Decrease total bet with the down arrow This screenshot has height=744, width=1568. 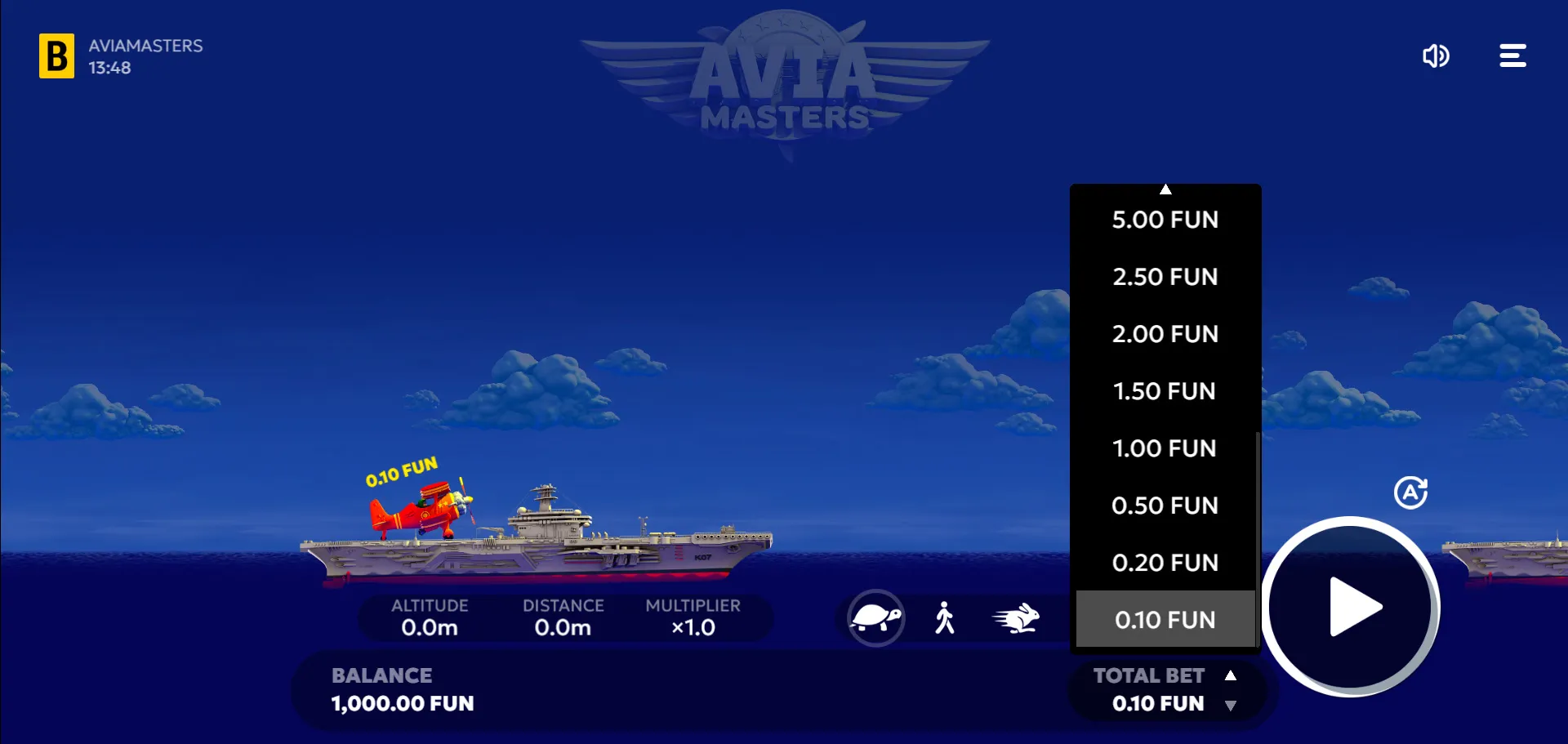point(1231,706)
